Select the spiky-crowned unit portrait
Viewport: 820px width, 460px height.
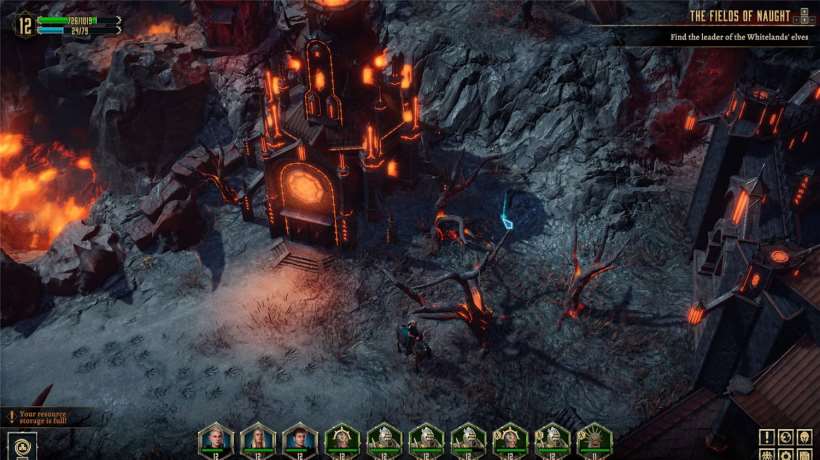[594, 439]
